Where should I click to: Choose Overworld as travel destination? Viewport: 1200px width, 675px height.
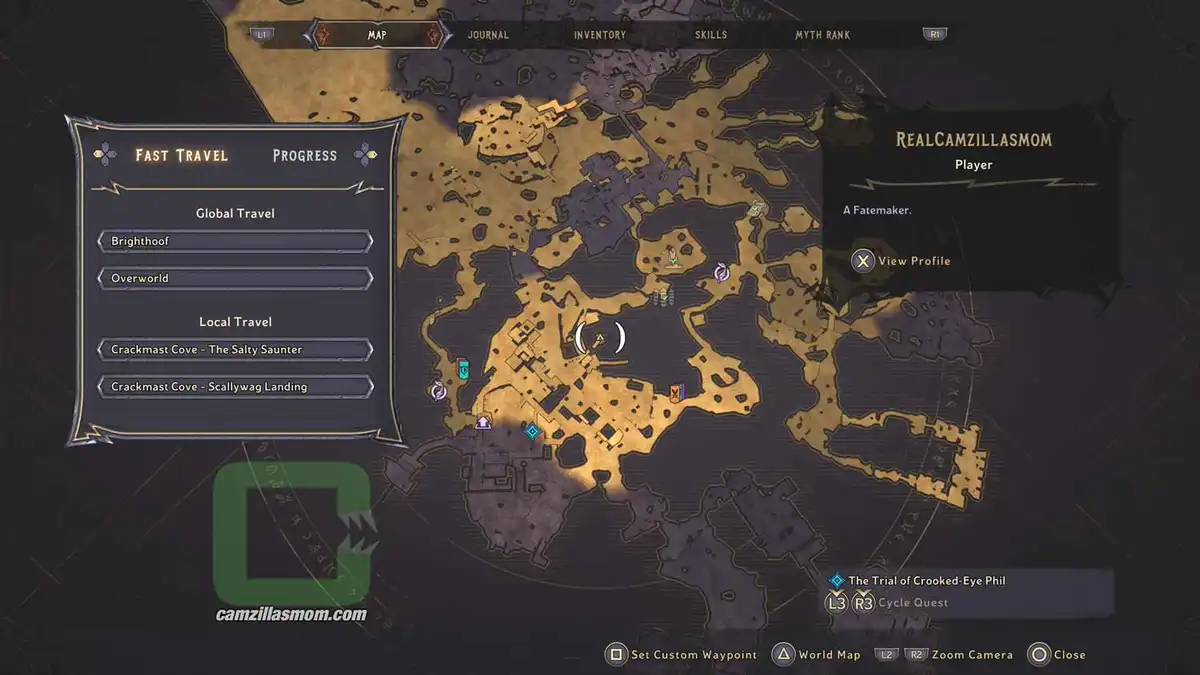[x=235, y=278]
